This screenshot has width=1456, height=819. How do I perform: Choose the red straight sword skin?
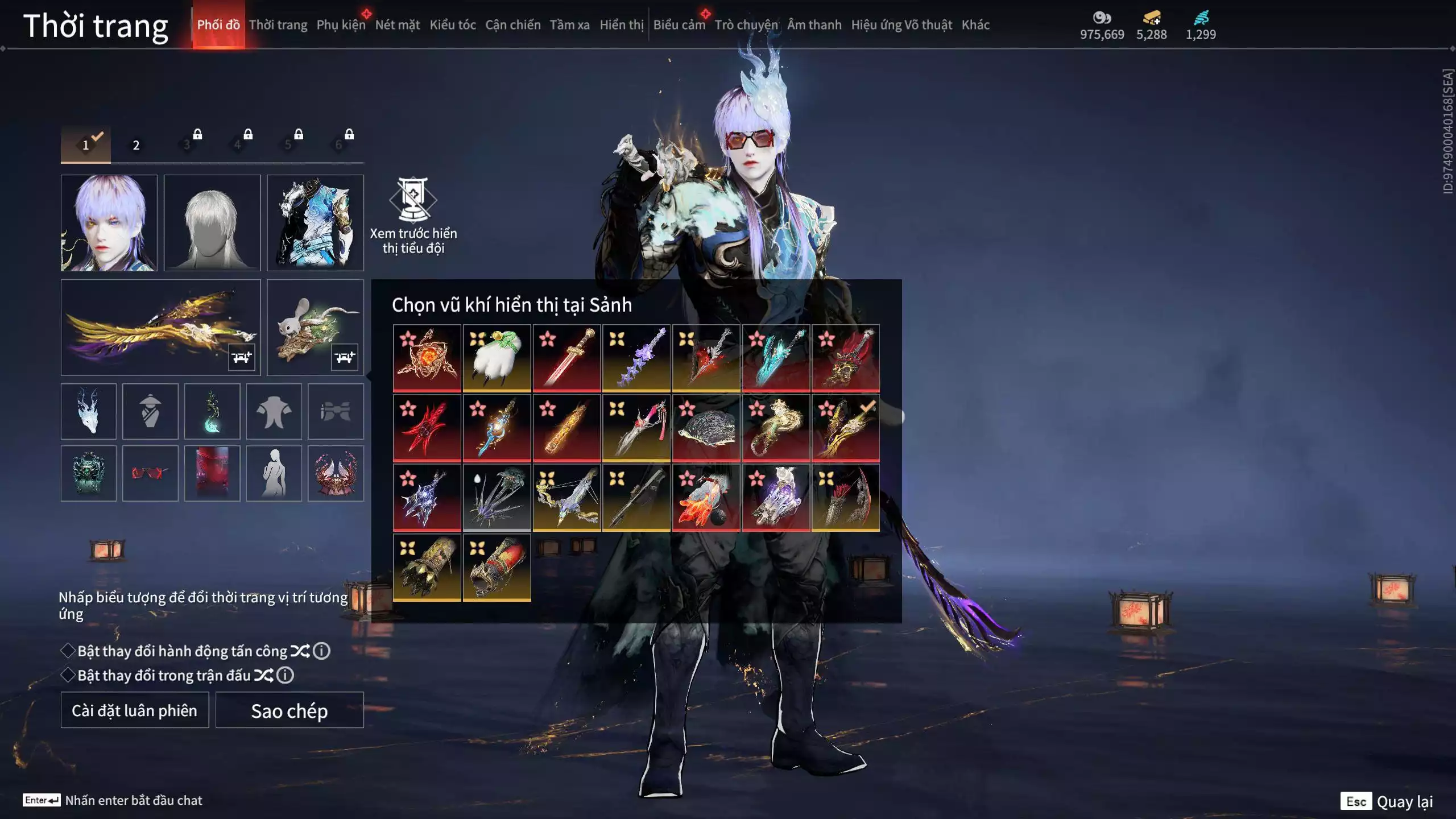(566, 358)
